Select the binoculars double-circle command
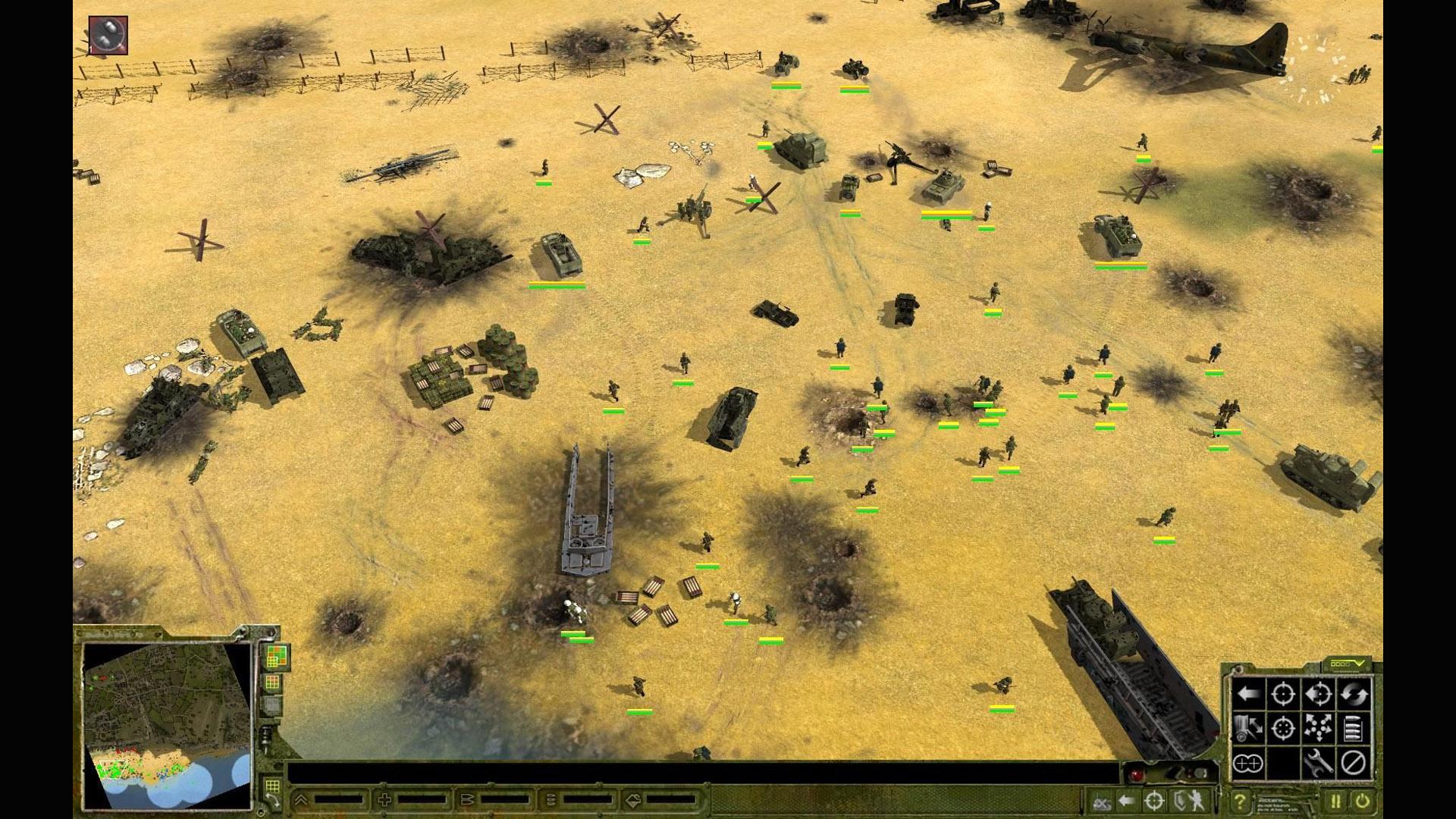Image resolution: width=1456 pixels, height=819 pixels. click(1248, 763)
